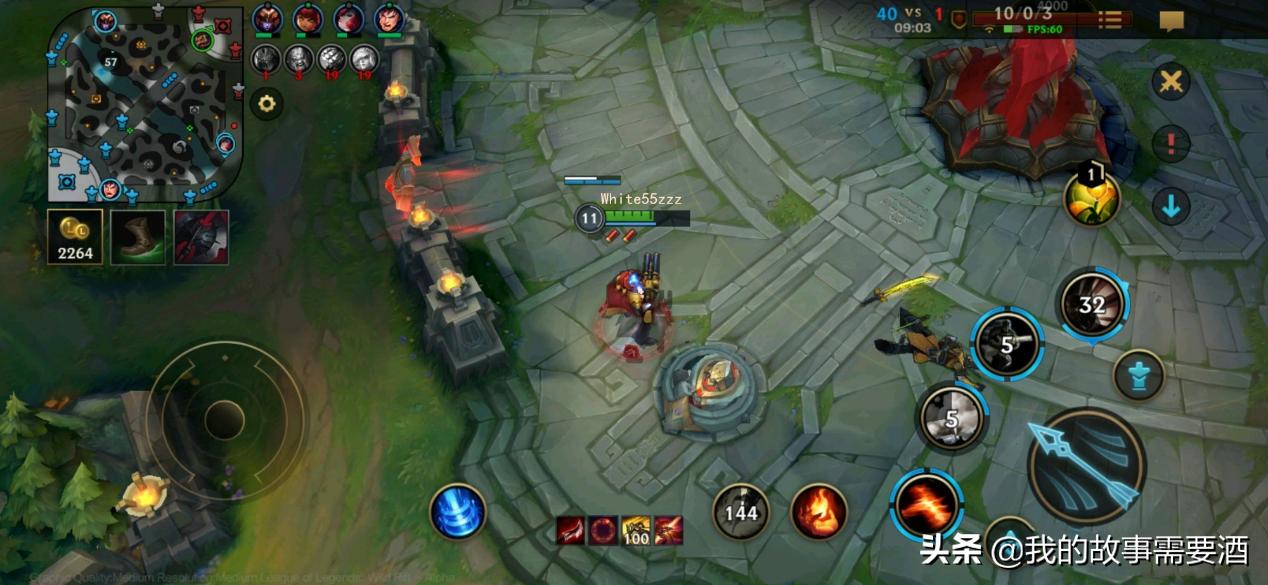Activate the Ignite summoner spell
The image size is (1268, 585).
818,512
